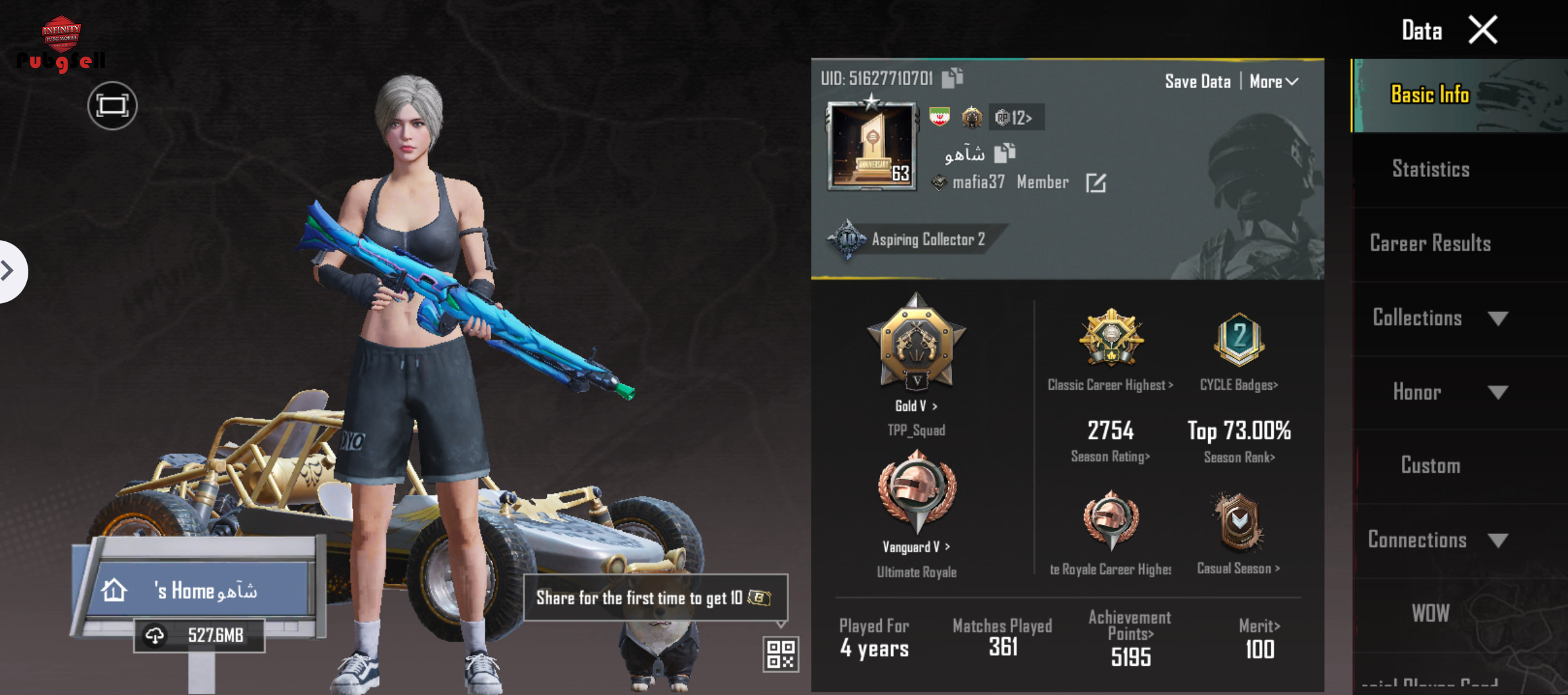Image resolution: width=1568 pixels, height=695 pixels.
Task: Open the More dropdown
Action: [x=1273, y=82]
